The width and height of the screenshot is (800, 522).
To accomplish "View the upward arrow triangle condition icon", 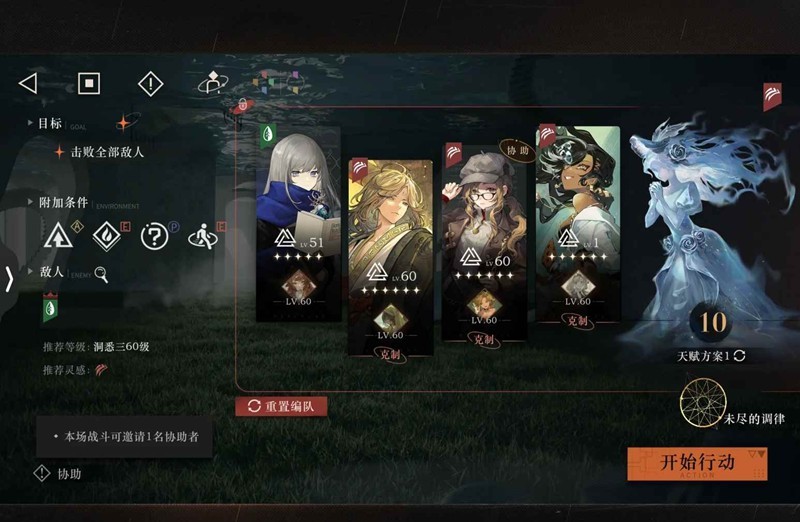I will [58, 236].
